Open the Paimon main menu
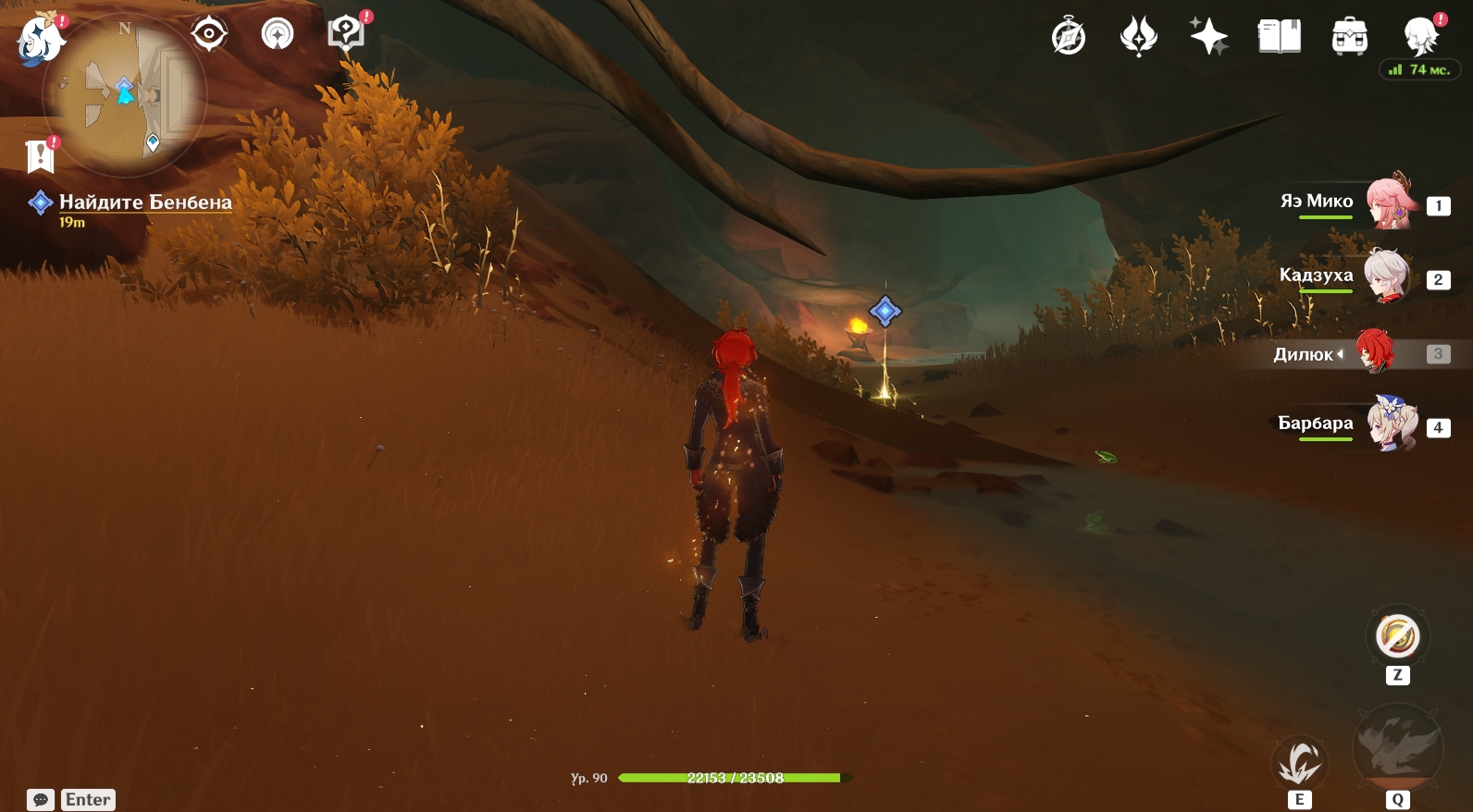 (x=41, y=41)
